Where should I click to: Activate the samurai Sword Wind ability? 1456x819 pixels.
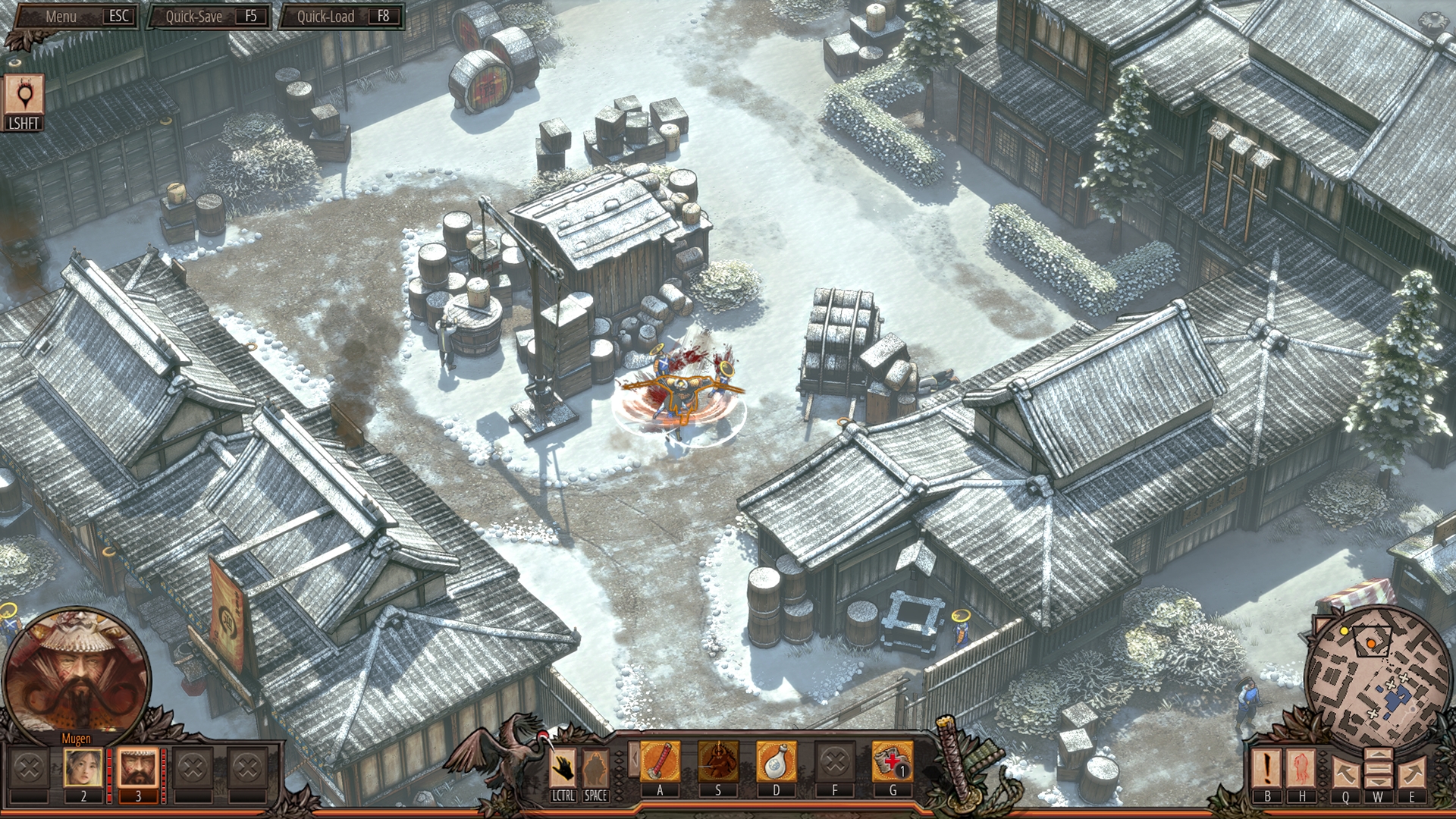[x=718, y=761]
